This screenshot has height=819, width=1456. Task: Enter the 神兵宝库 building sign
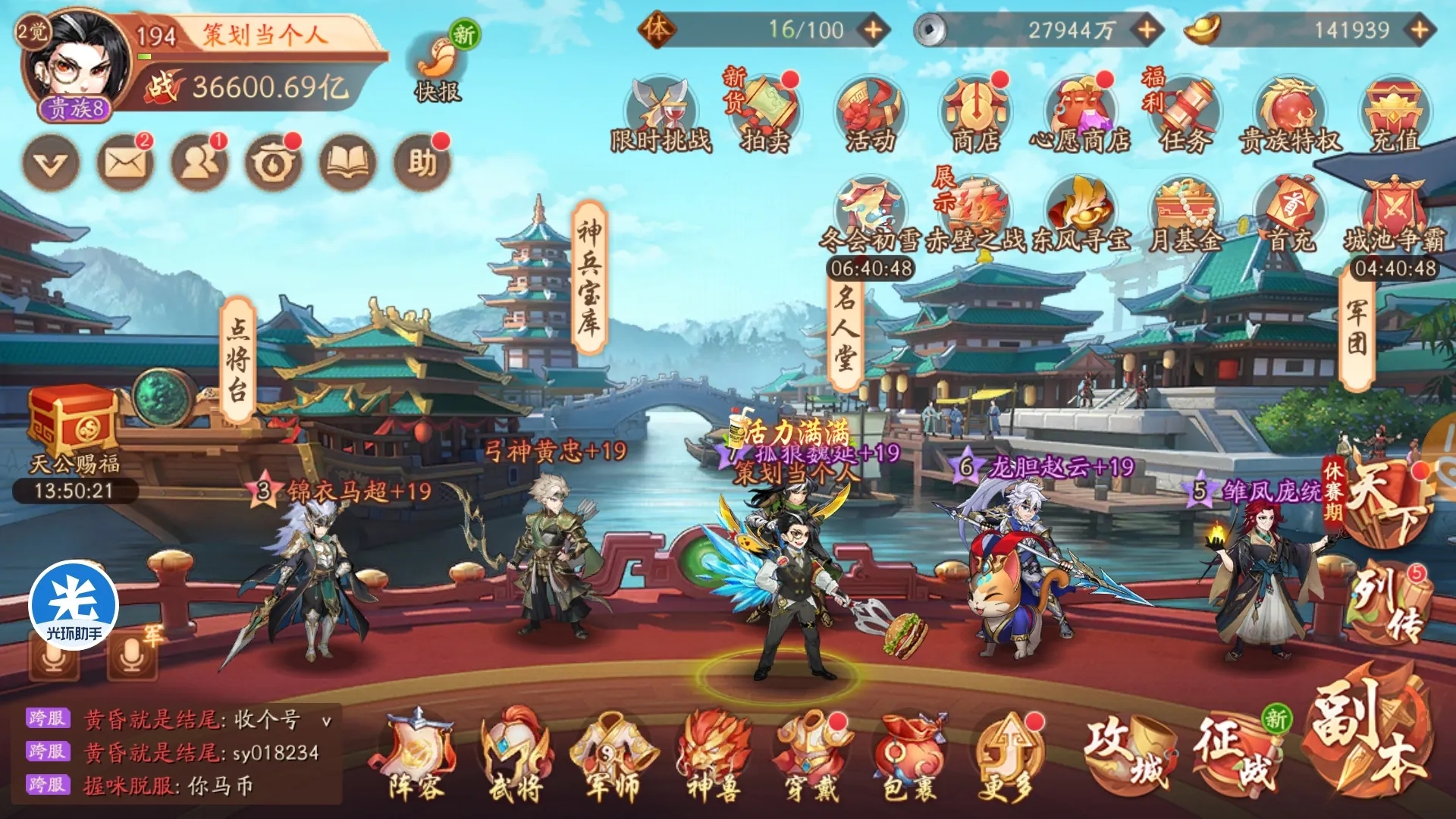pos(589,278)
